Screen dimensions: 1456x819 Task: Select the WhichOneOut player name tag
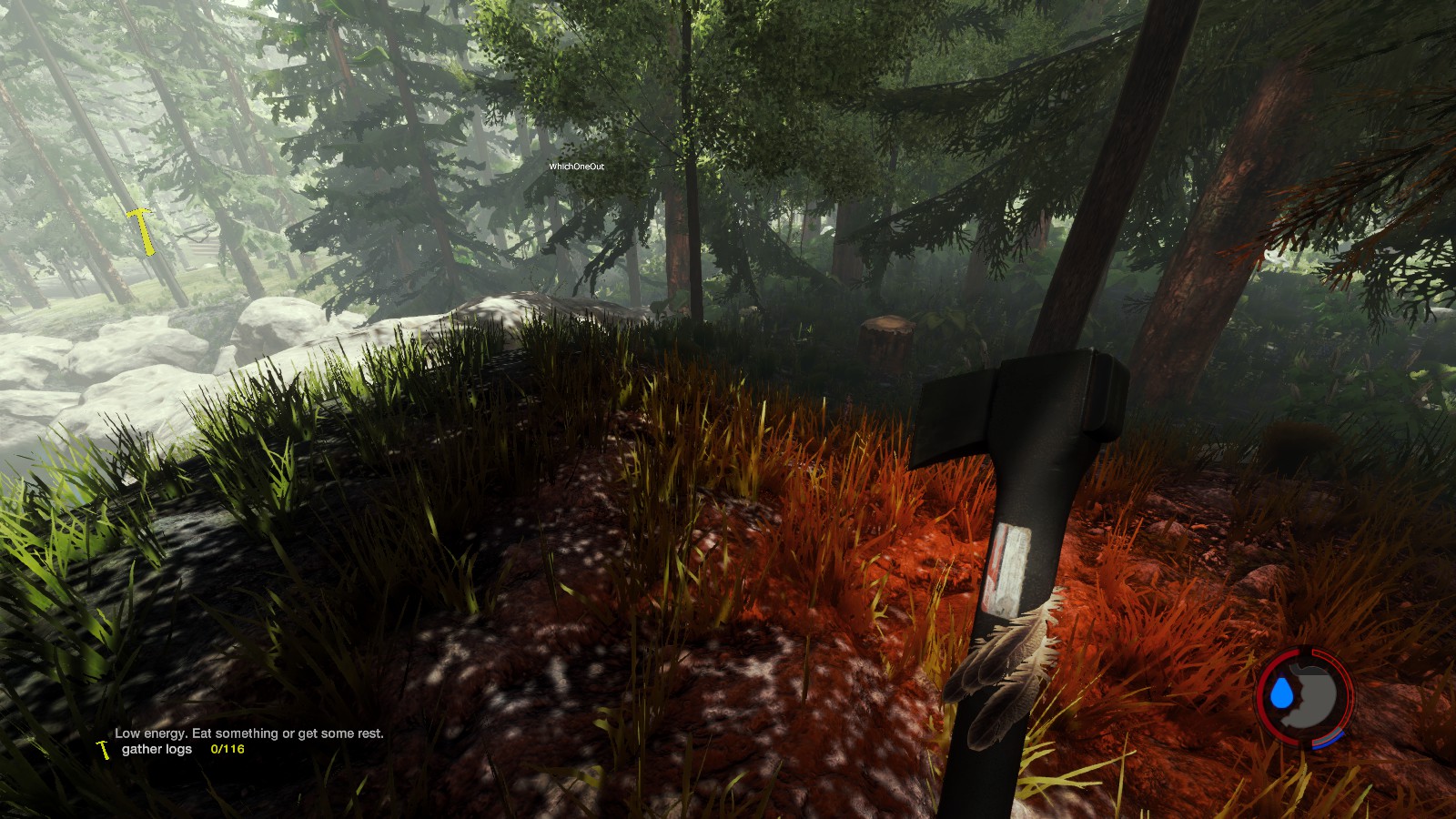click(x=576, y=167)
